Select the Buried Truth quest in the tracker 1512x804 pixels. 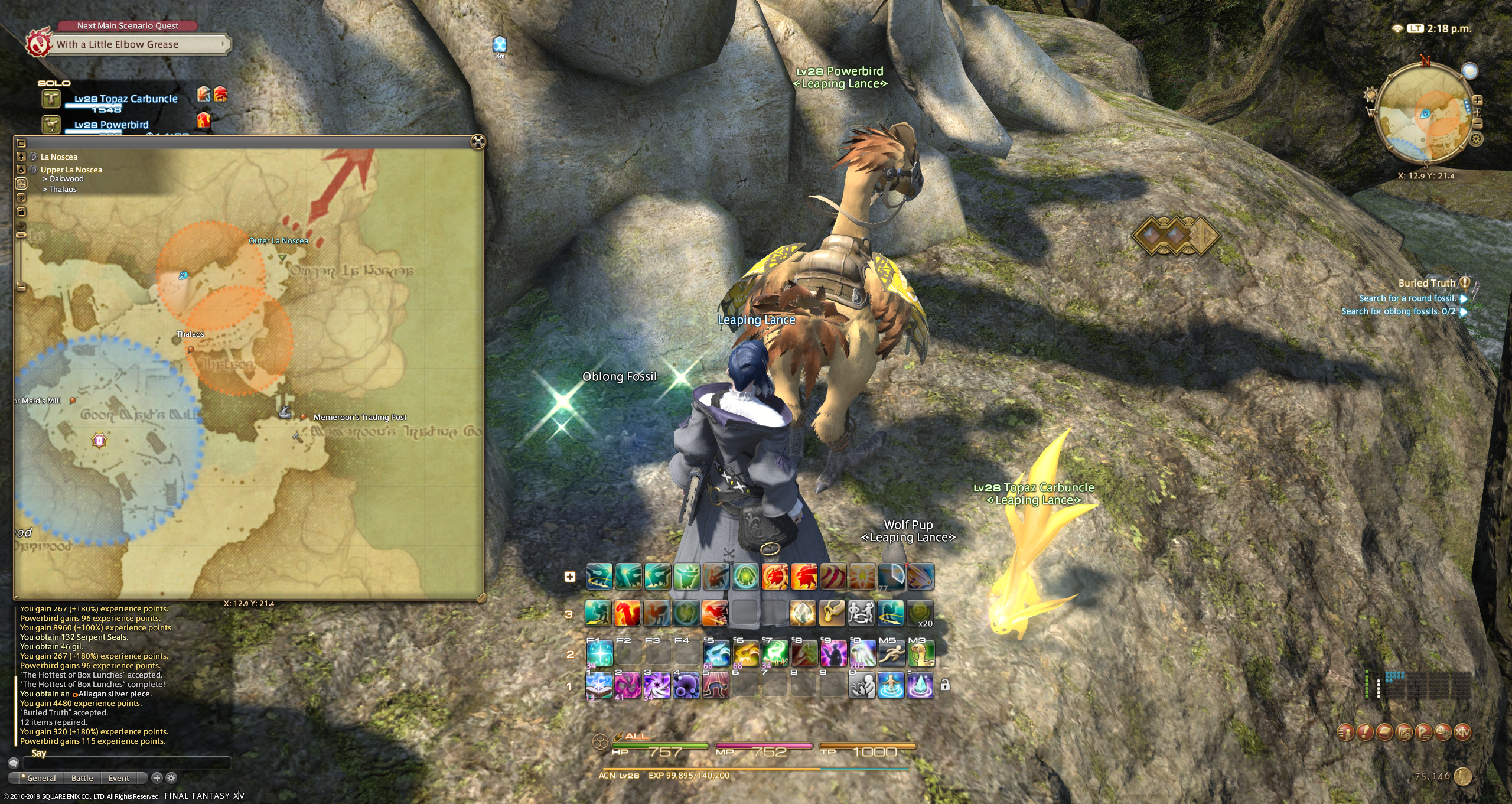tap(1426, 284)
